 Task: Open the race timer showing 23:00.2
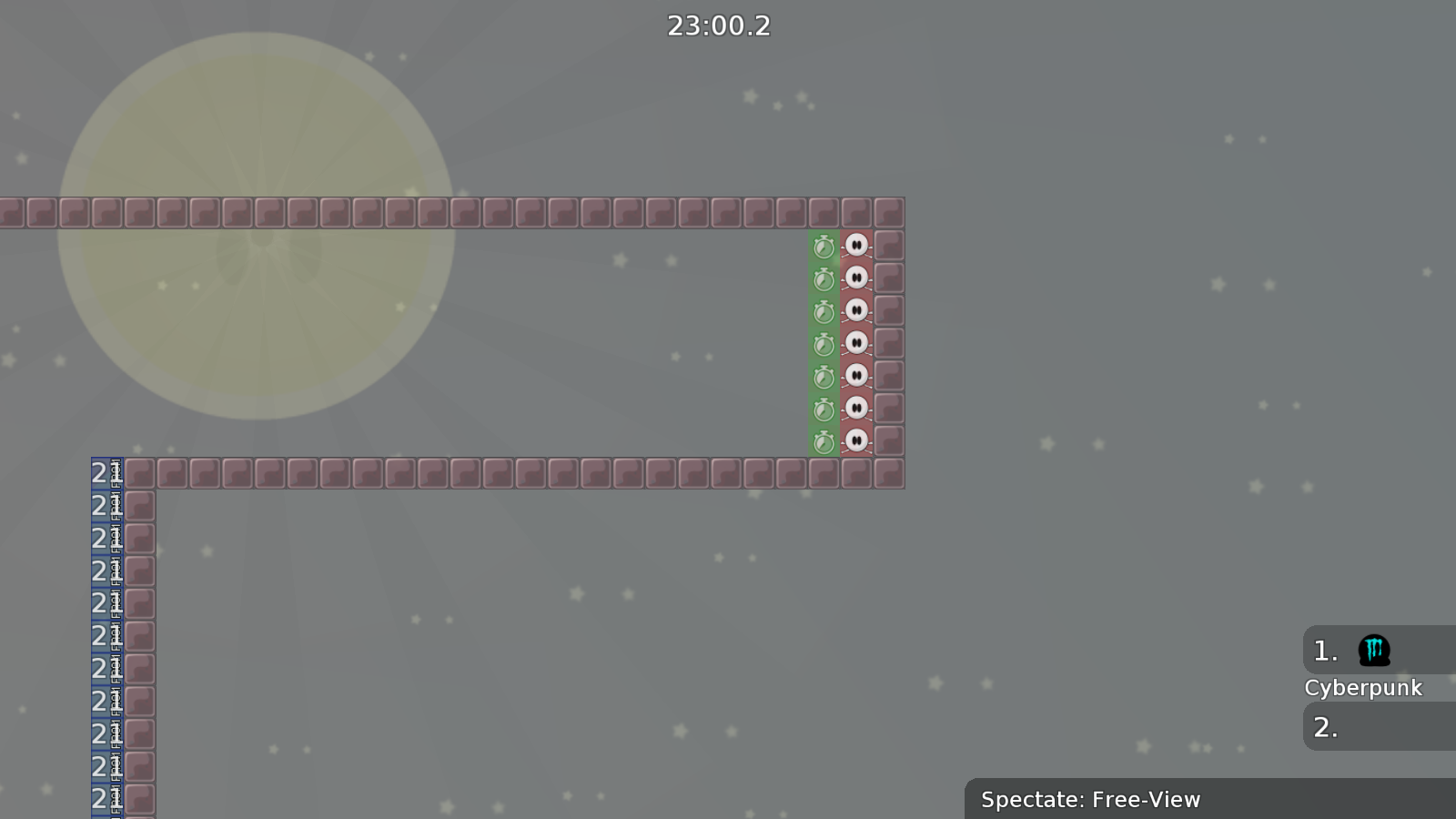(x=718, y=25)
